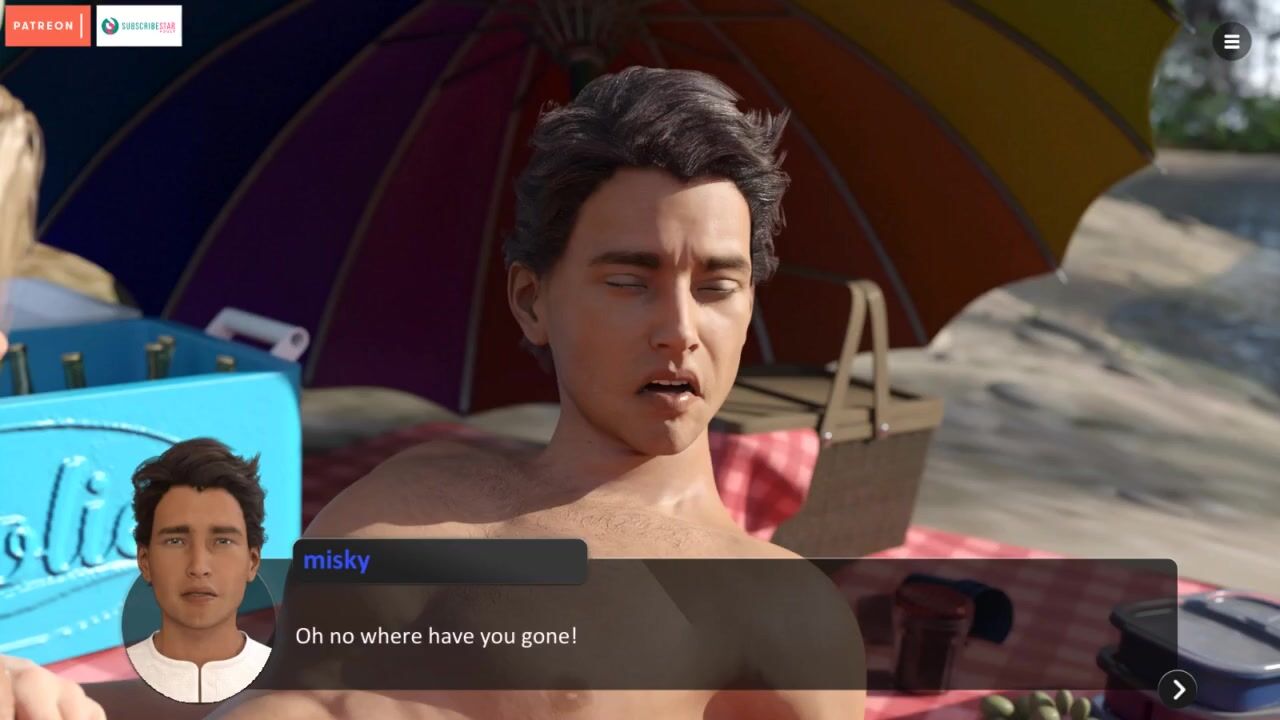1280x720 pixels.
Task: Open the hamburger menu
Action: point(1231,42)
